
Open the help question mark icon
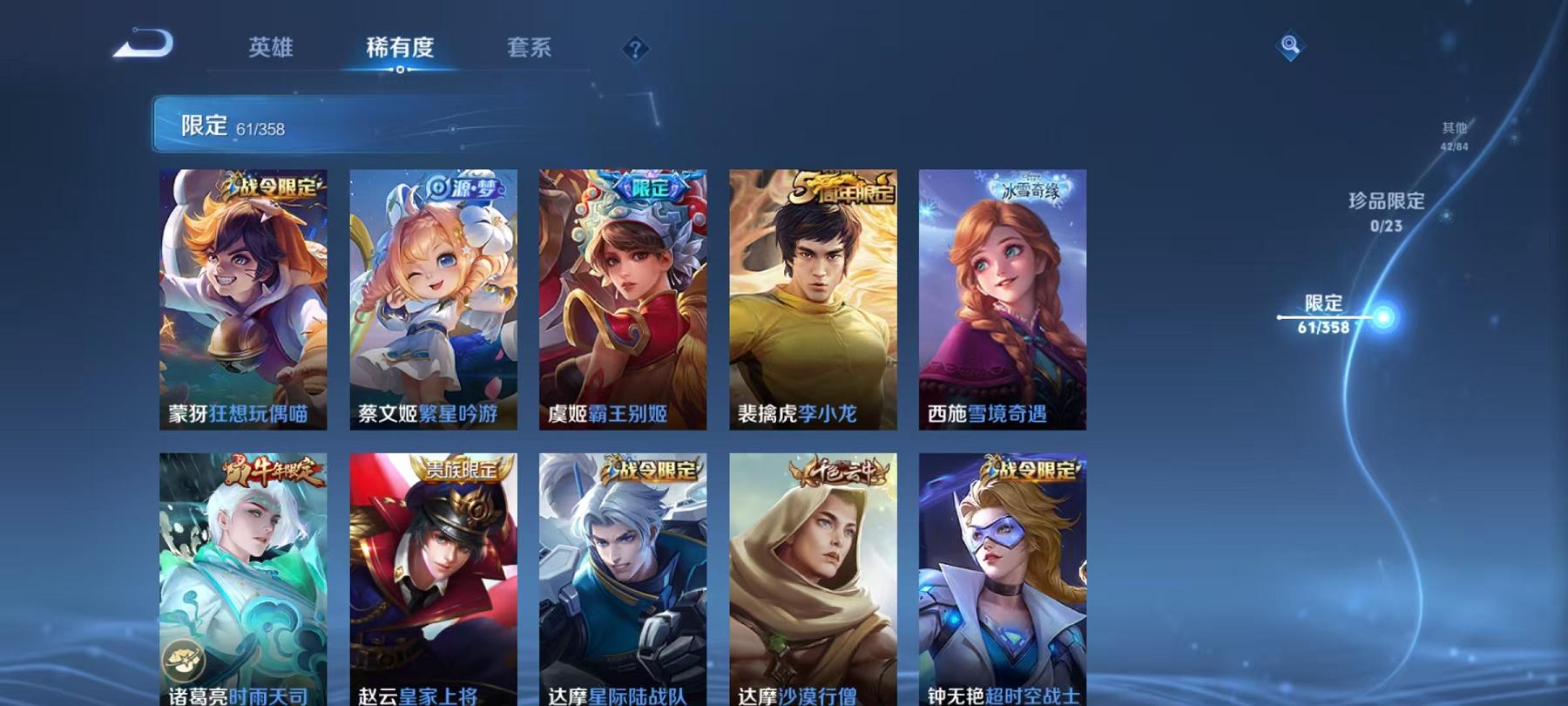635,48
